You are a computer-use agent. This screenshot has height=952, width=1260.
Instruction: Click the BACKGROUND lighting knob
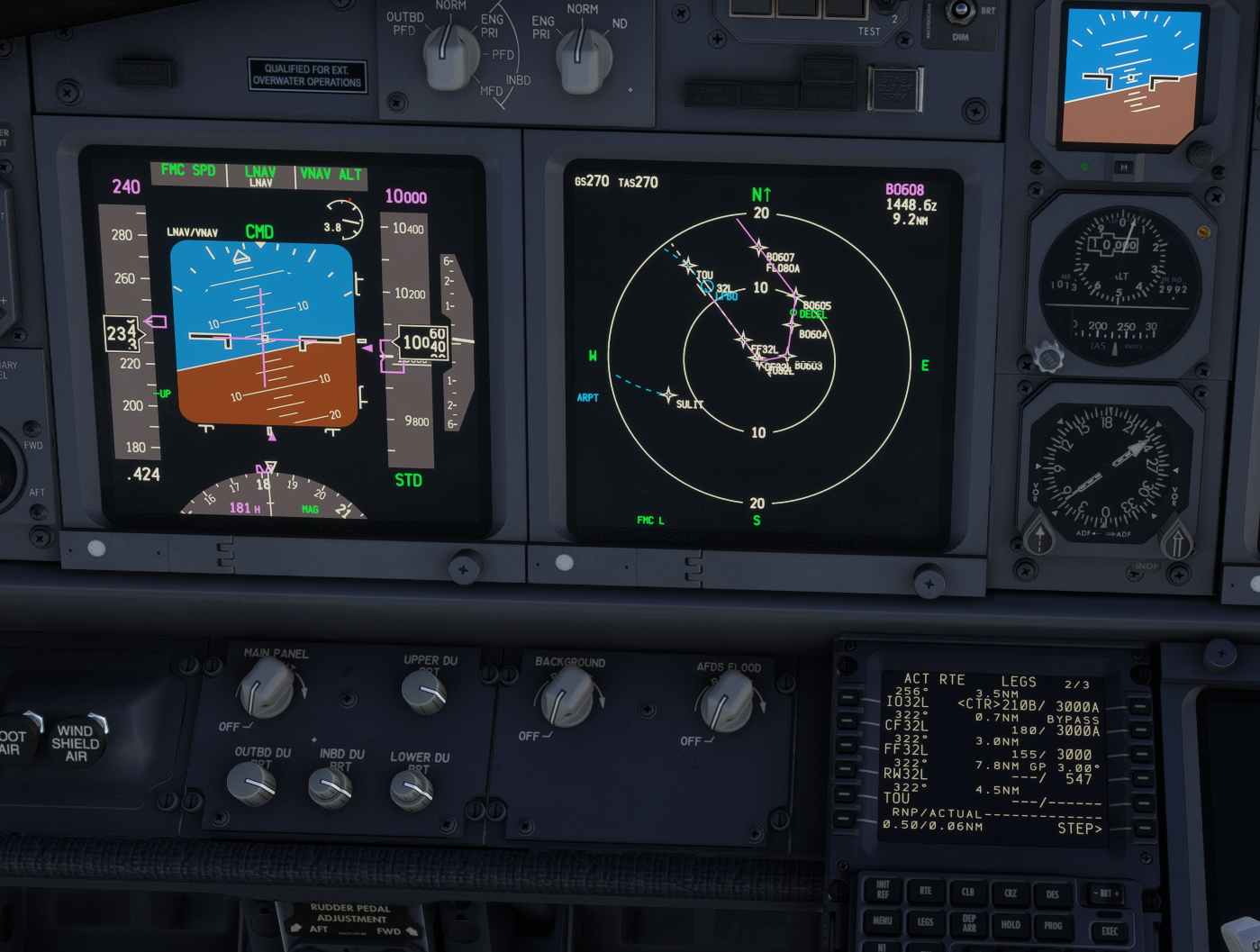click(566, 699)
